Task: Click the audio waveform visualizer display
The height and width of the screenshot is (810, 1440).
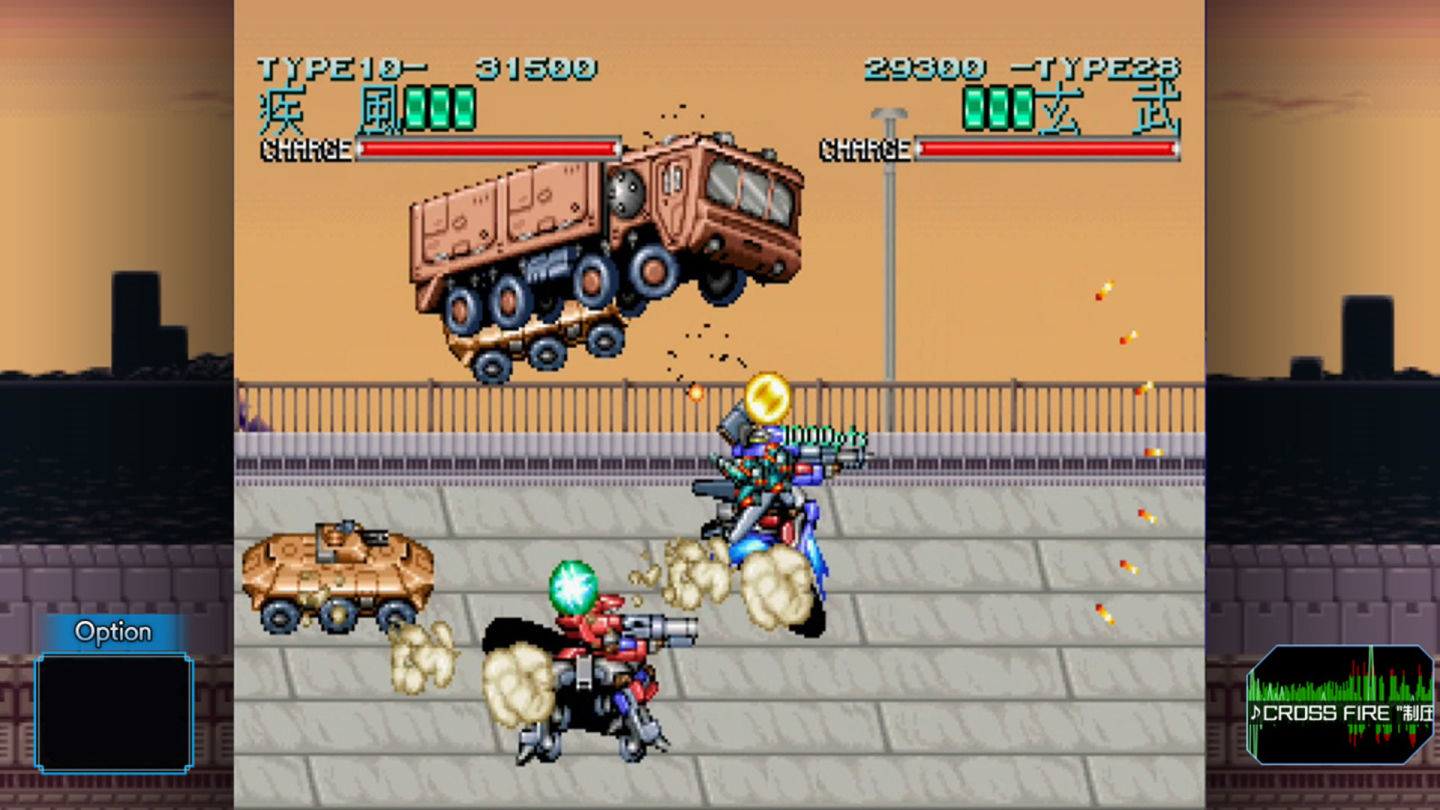Action: point(1340,690)
